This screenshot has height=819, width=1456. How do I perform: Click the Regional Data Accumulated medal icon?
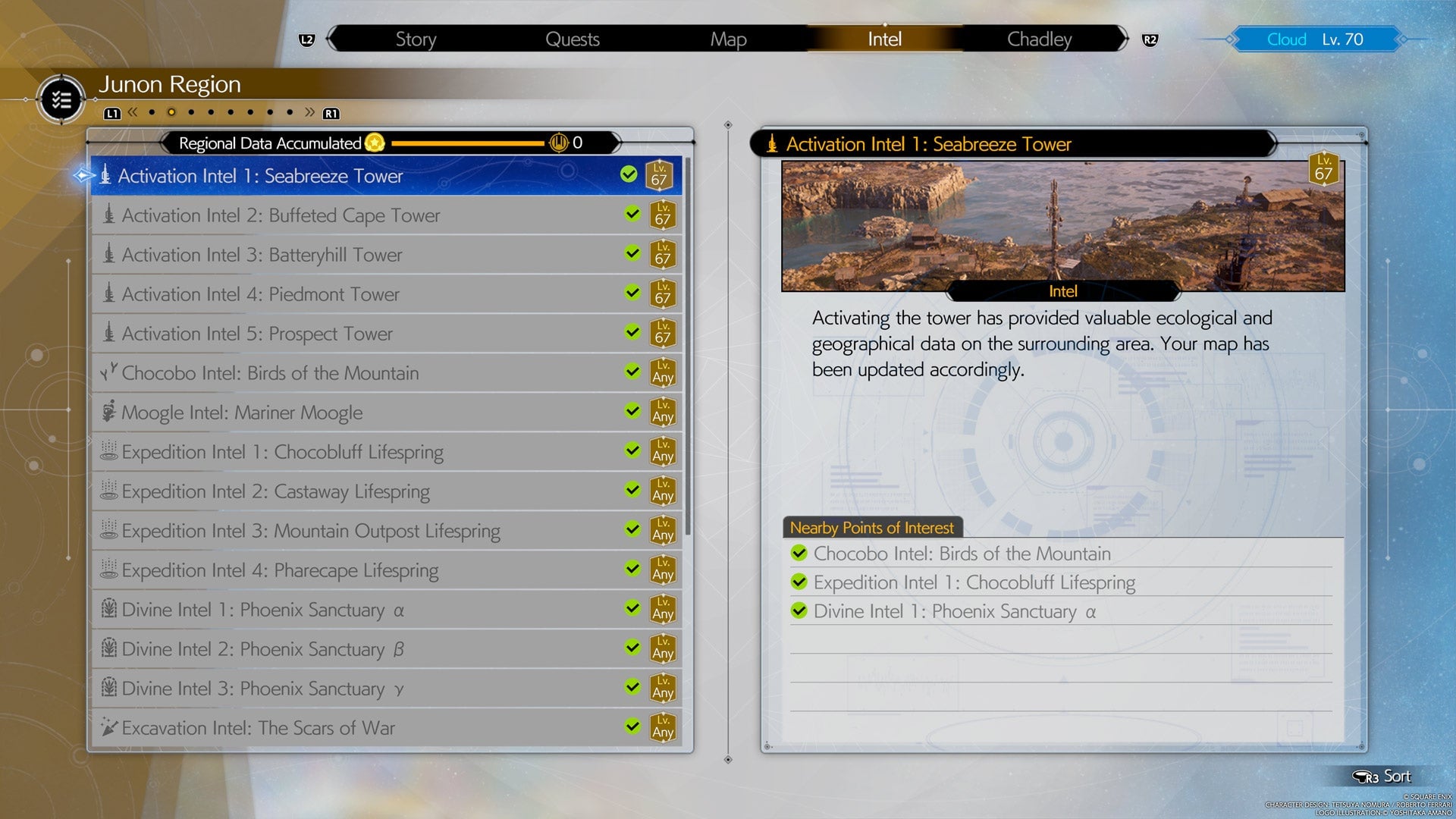click(x=373, y=143)
